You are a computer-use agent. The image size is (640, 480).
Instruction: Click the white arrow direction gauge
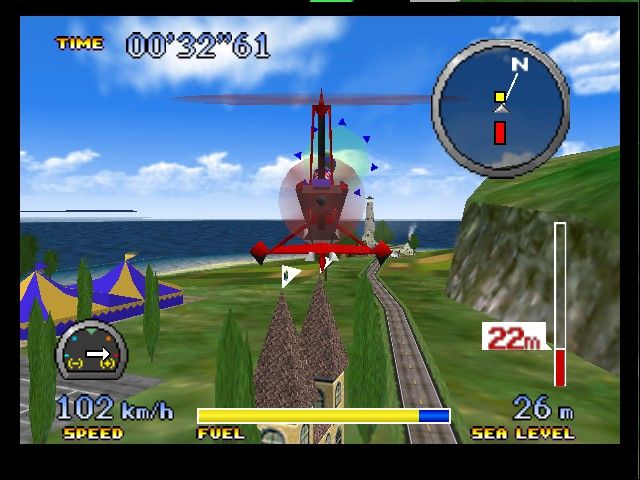[92, 352]
